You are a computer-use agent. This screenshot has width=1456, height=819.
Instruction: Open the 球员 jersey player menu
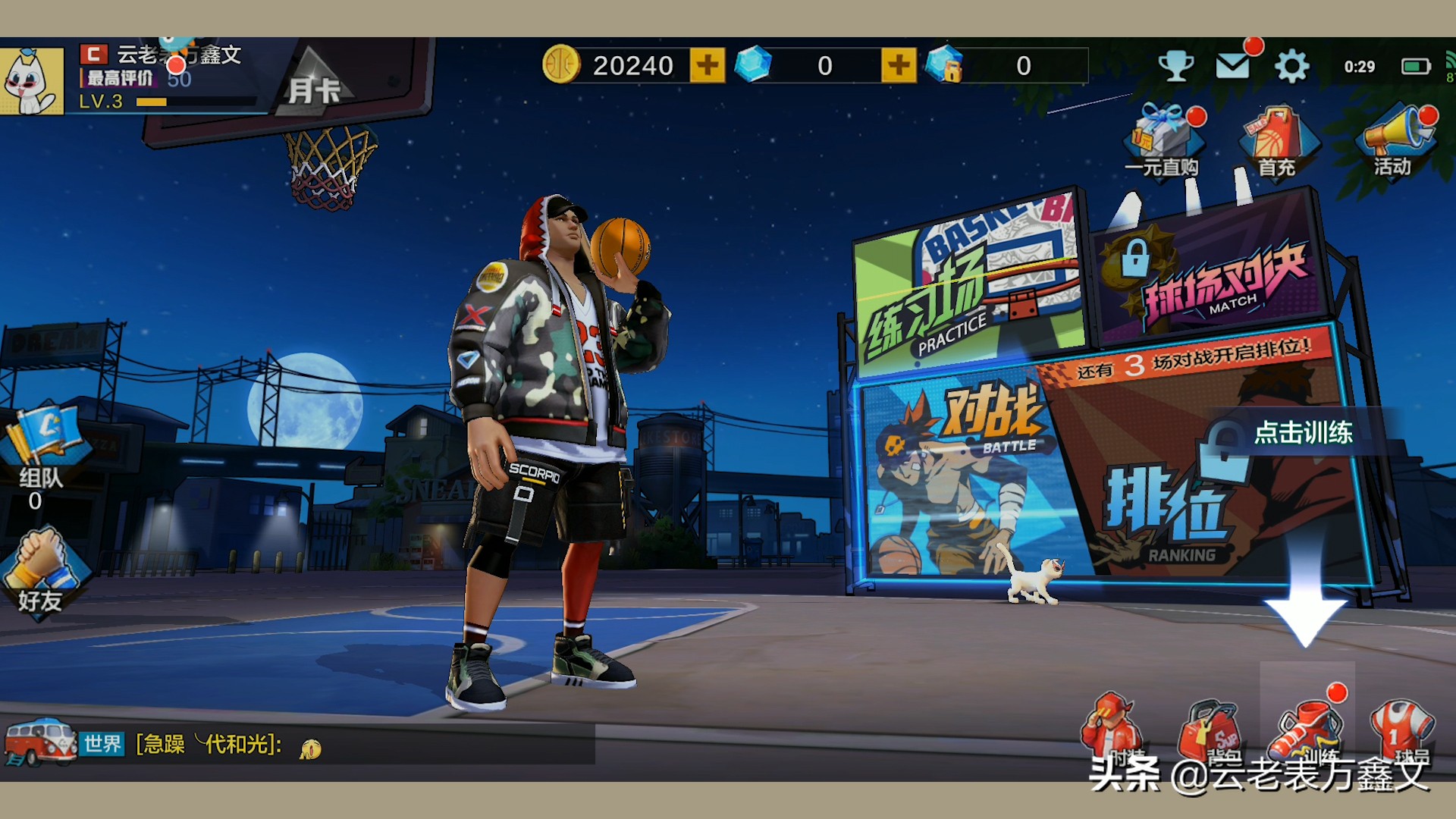tap(1401, 730)
